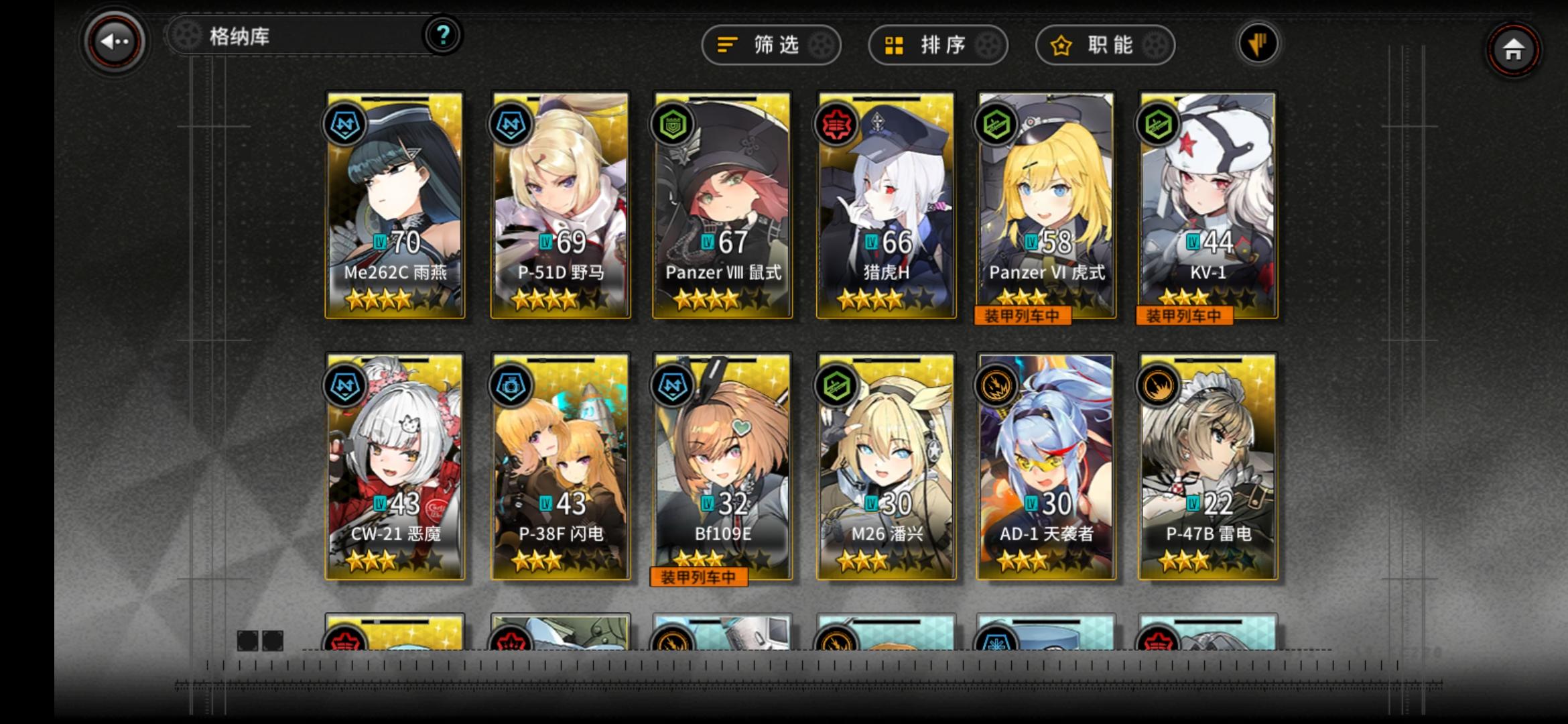The width and height of the screenshot is (1568, 724).
Task: Click the megaphone announcement icon top right
Action: point(1259,42)
